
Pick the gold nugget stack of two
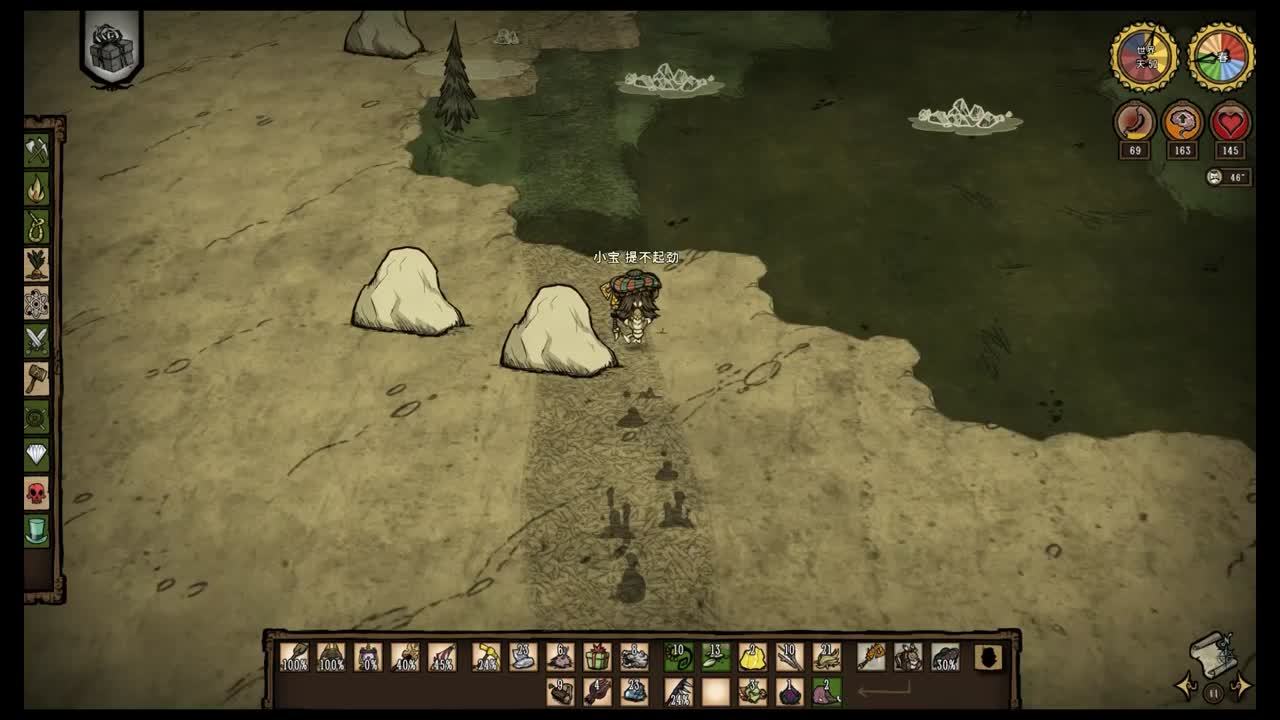(x=752, y=657)
